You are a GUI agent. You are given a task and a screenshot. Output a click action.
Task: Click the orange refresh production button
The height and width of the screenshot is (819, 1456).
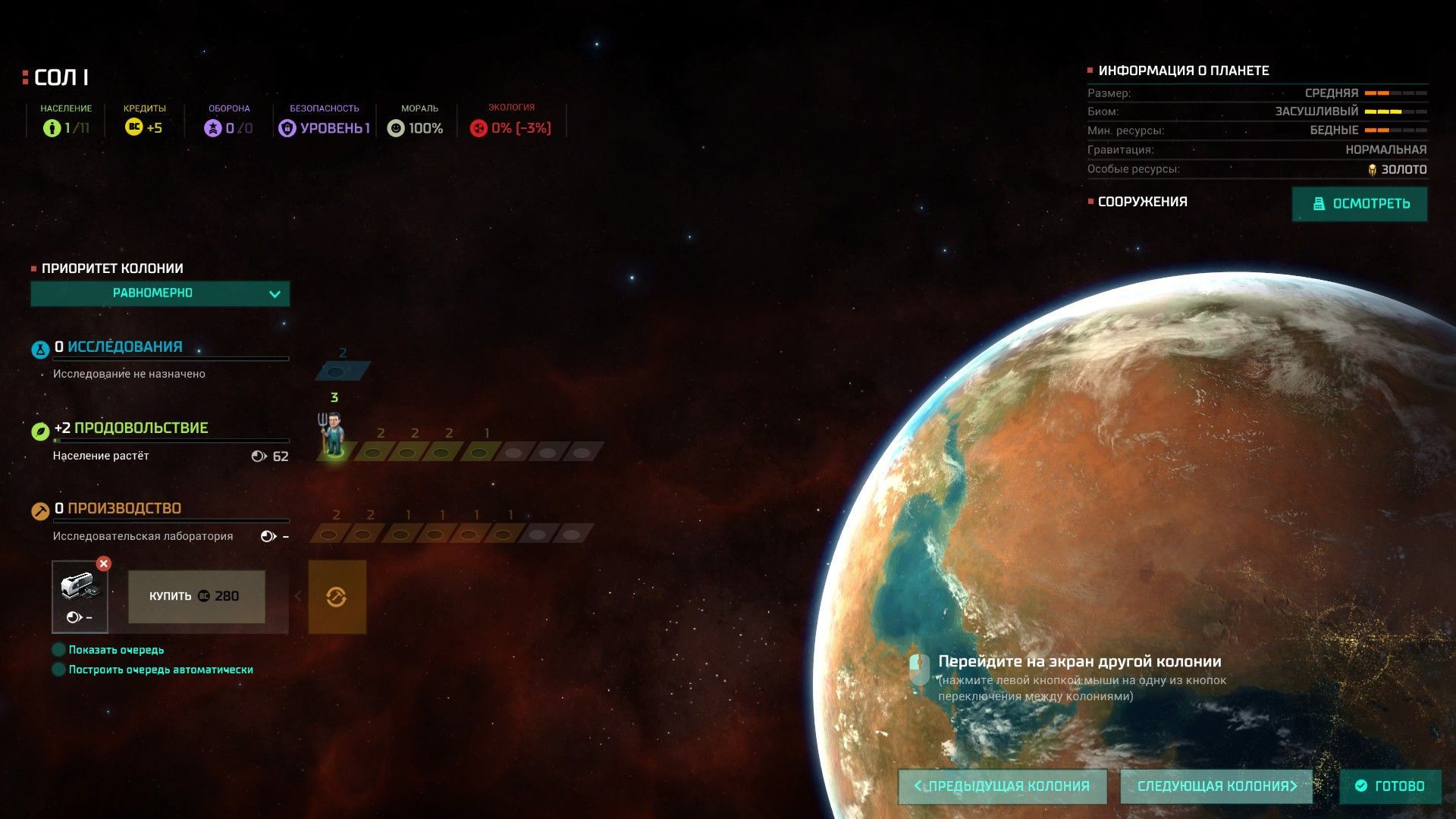coord(337,597)
